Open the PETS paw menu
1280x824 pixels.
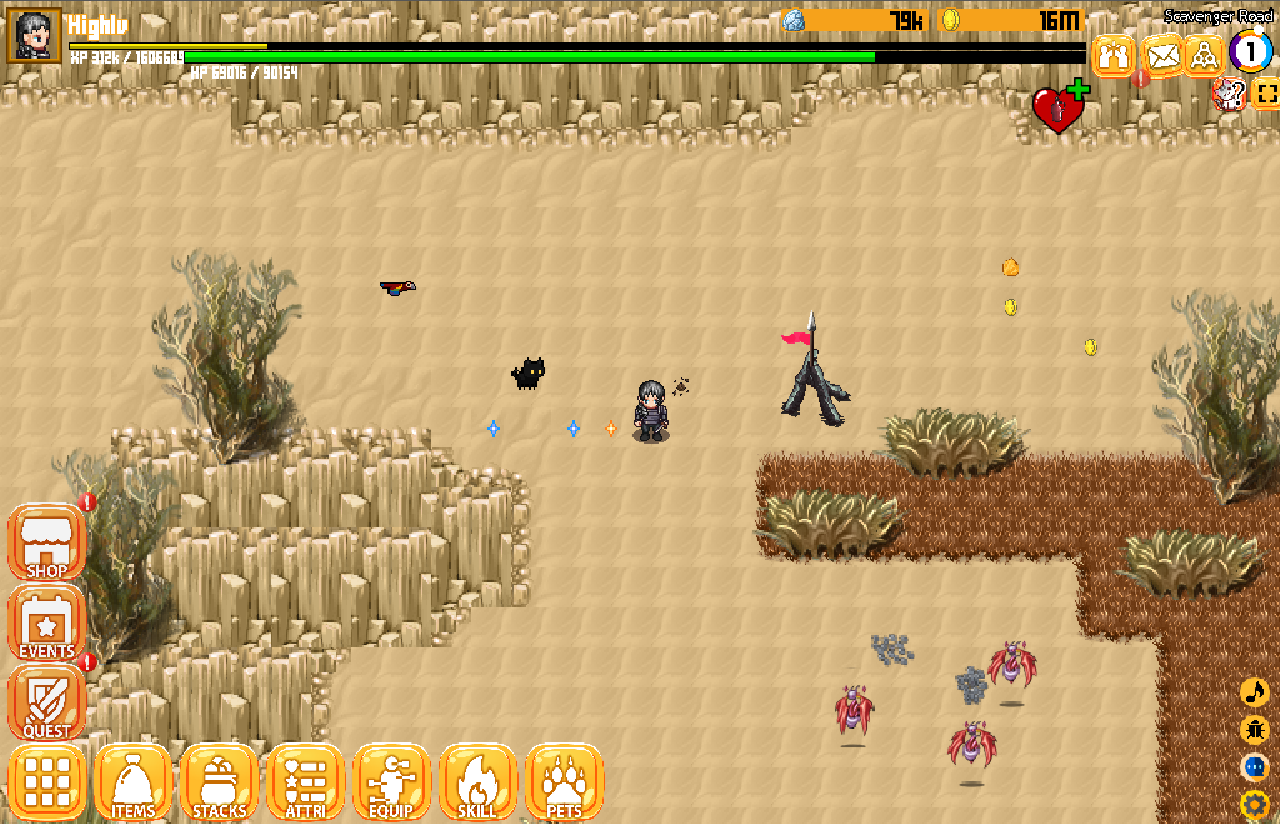point(564,782)
